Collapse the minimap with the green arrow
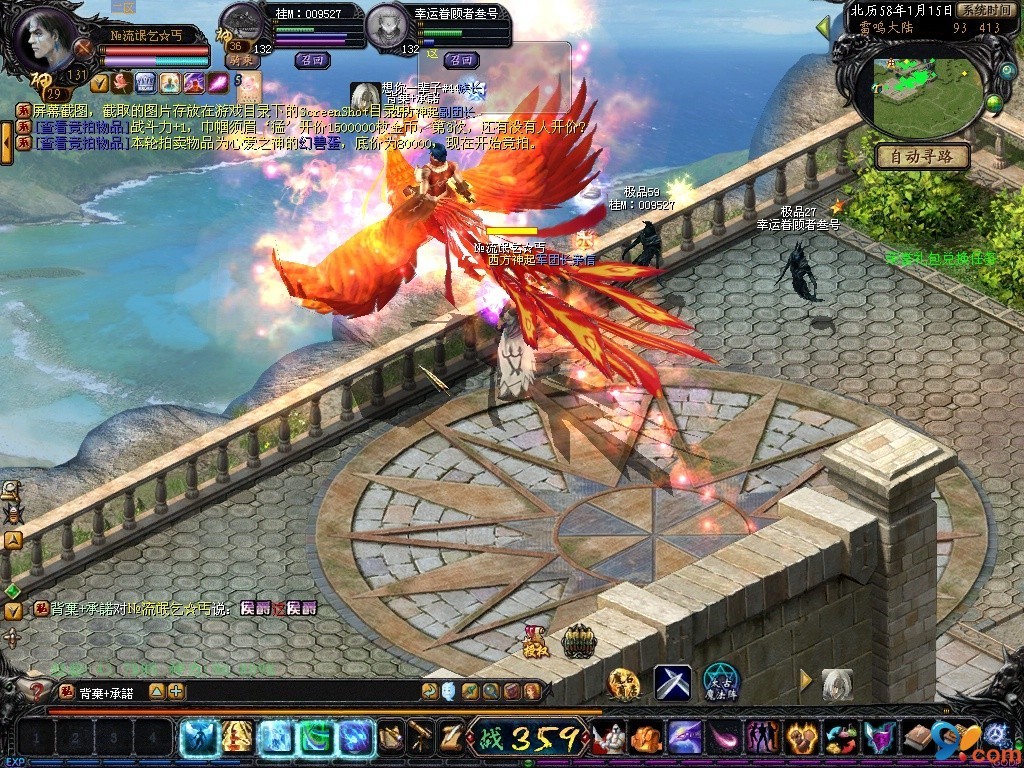1024x768 pixels. point(824,28)
